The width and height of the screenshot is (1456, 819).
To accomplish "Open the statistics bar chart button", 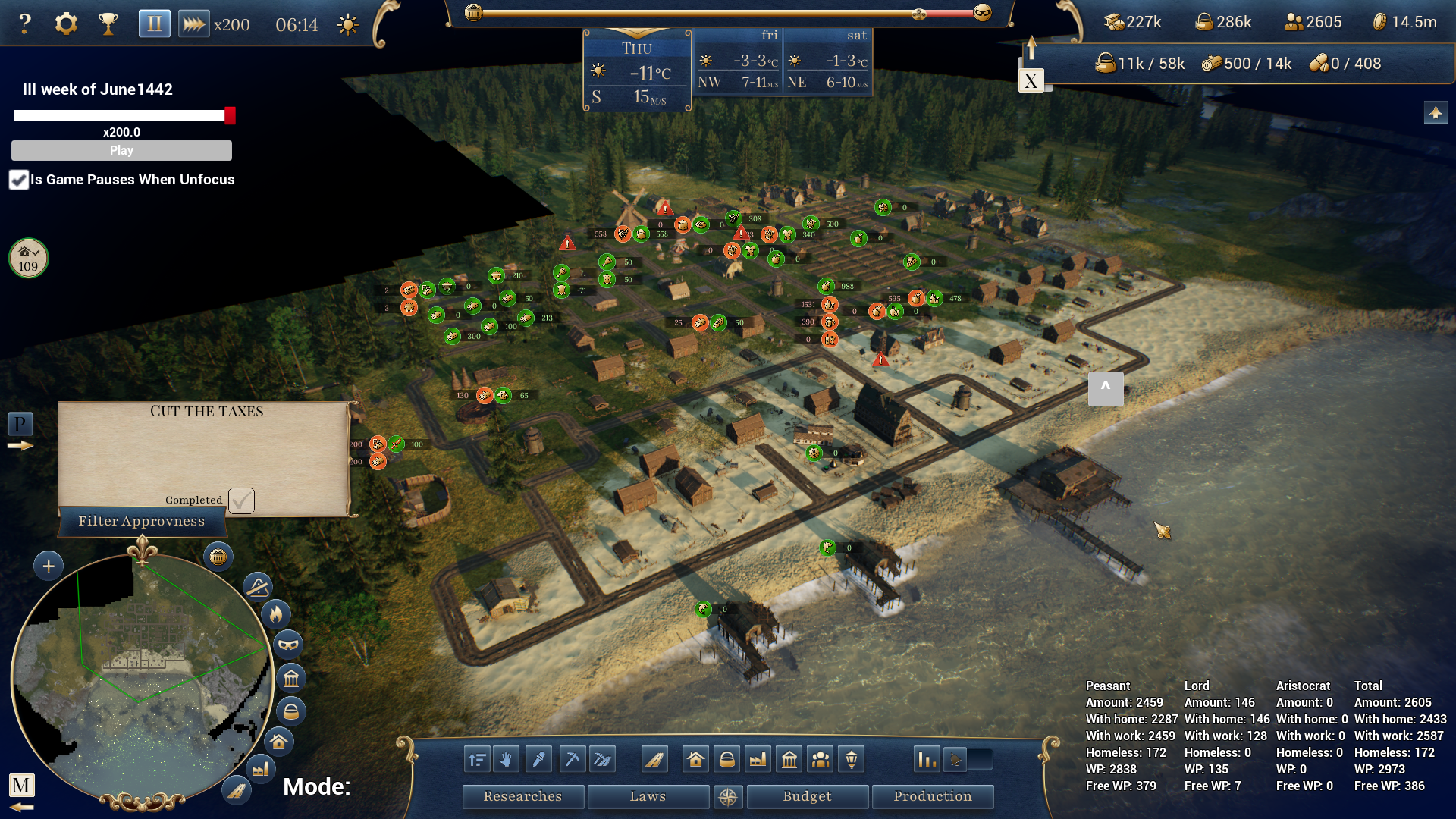I will click(x=927, y=759).
